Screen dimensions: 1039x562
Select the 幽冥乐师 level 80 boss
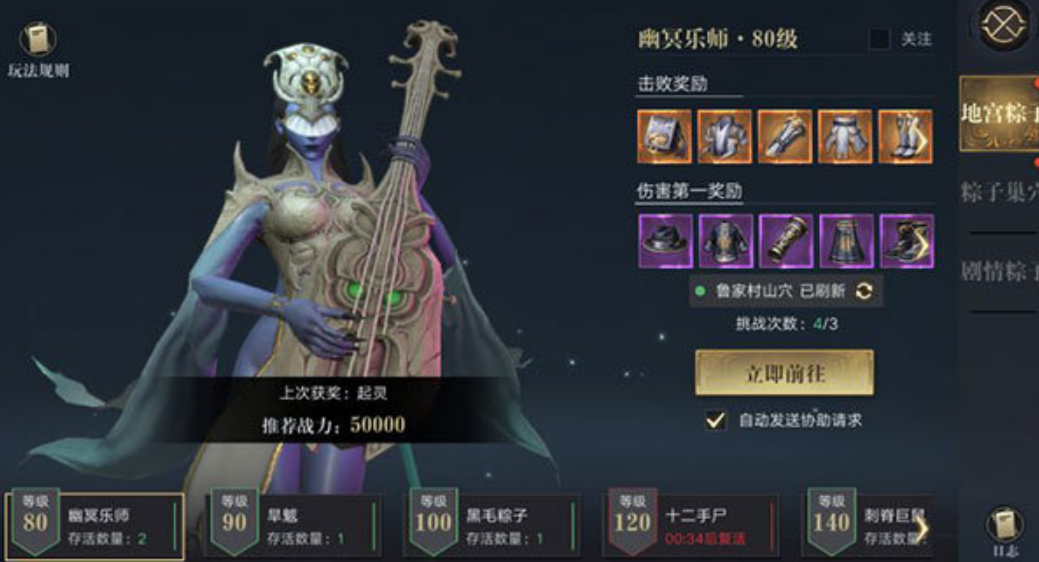(x=95, y=525)
